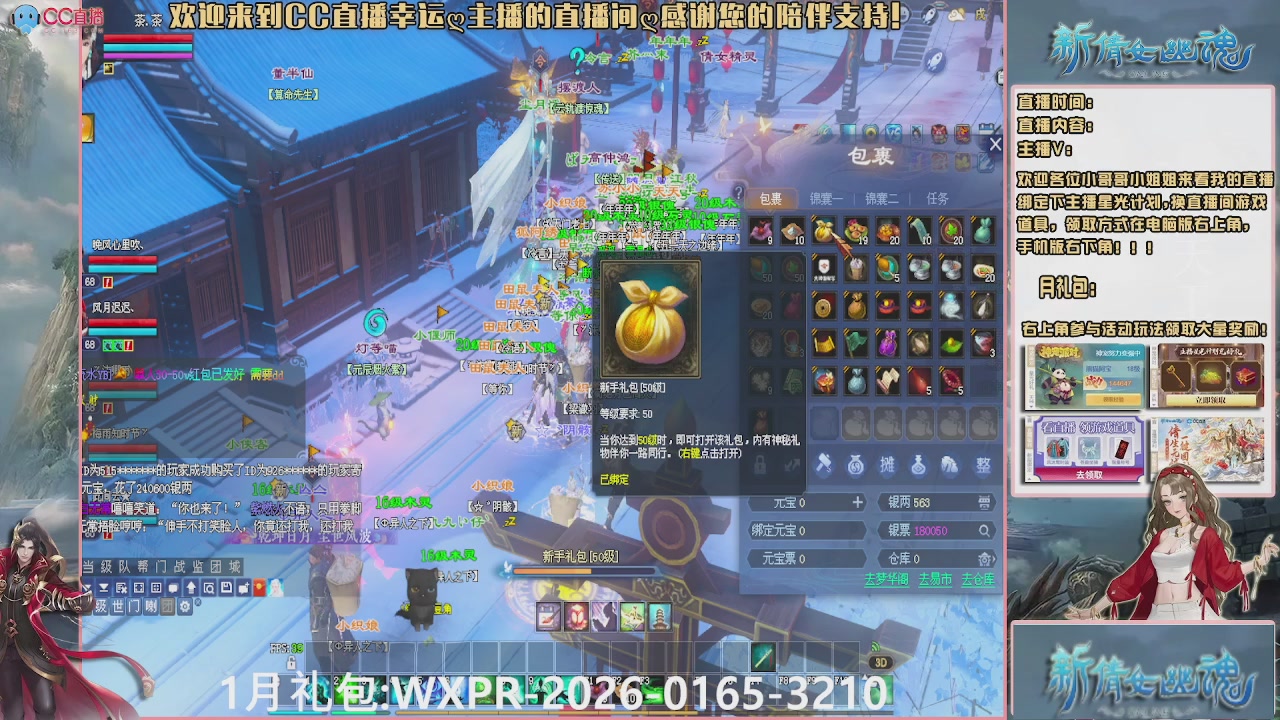Image resolution: width=1280 pixels, height=720 pixels.
Task: Click the ink-brush skill icon above the hotbar
Action: [547, 617]
